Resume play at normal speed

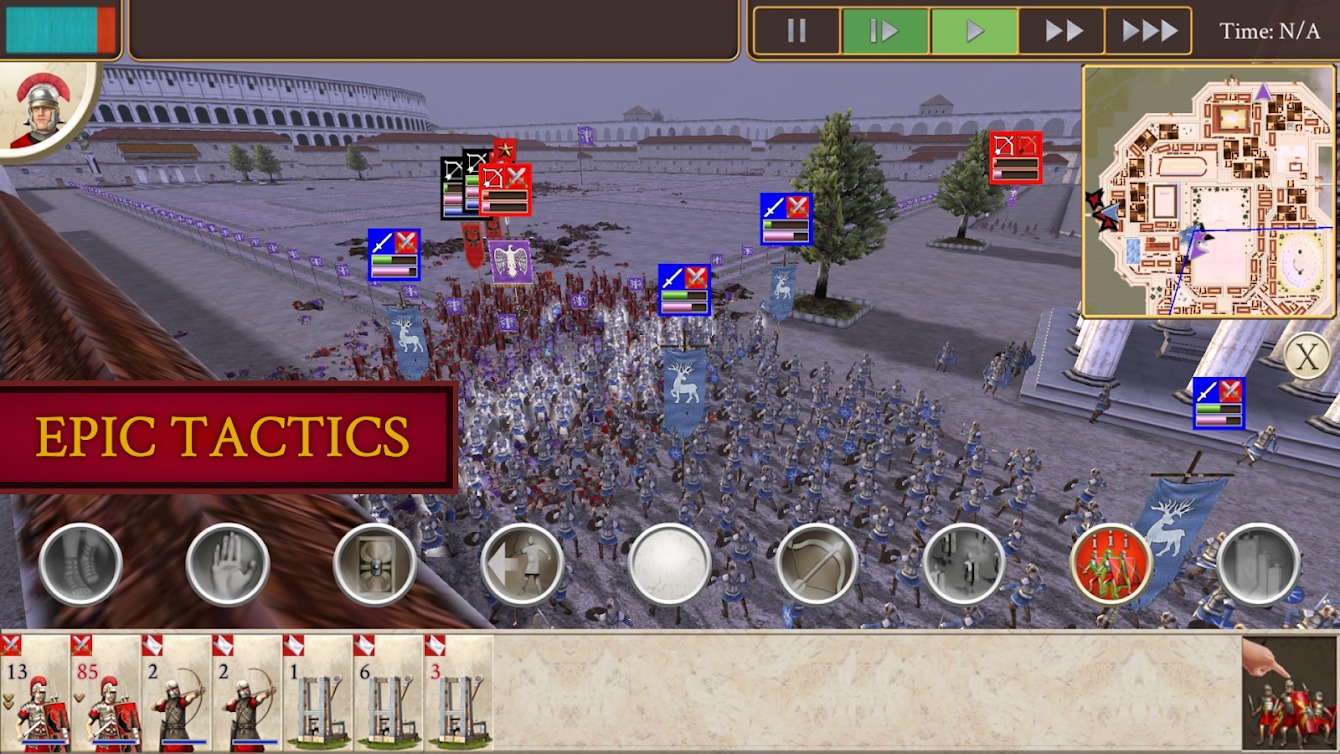click(x=975, y=29)
